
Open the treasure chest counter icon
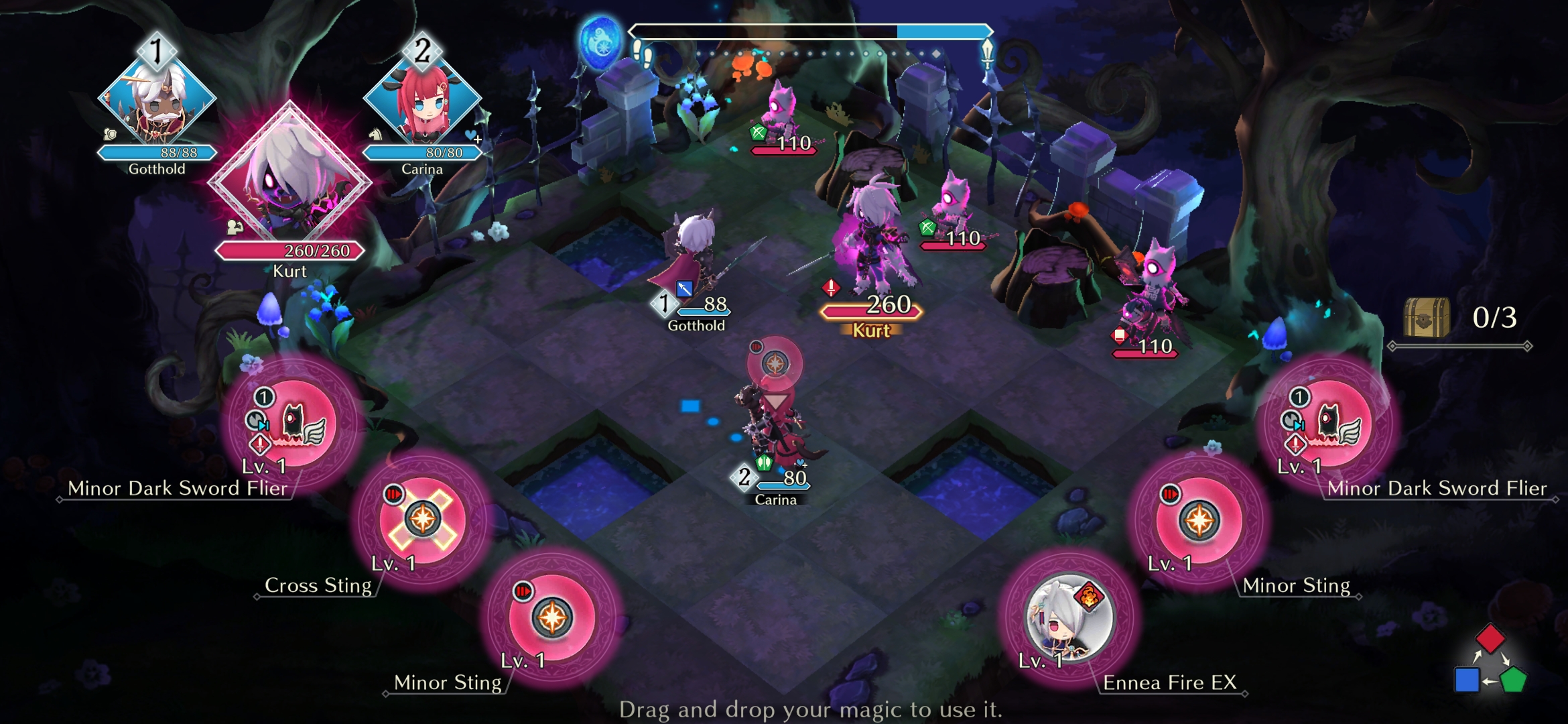click(x=1427, y=318)
